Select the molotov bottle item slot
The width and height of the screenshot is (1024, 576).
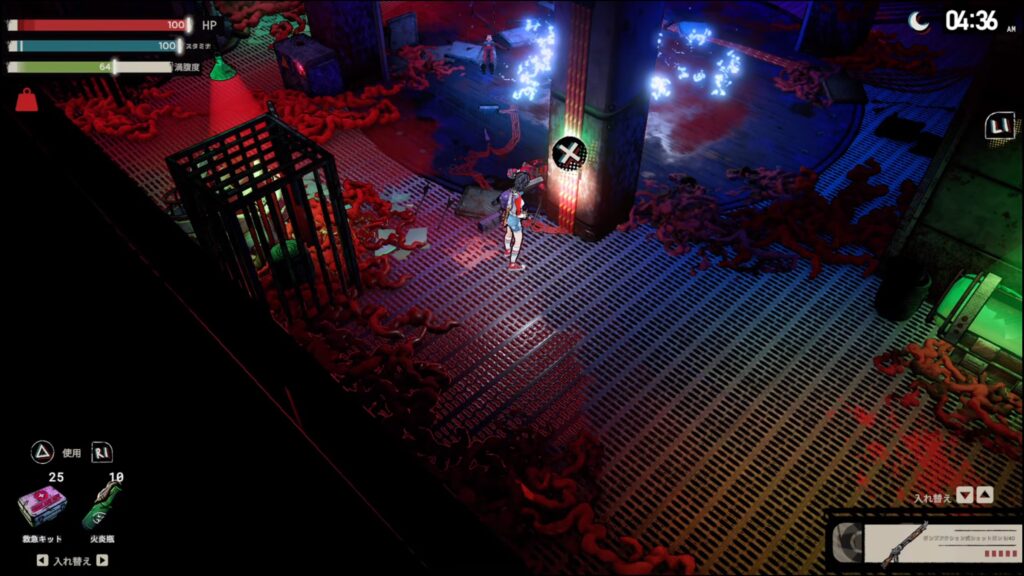click(x=102, y=508)
